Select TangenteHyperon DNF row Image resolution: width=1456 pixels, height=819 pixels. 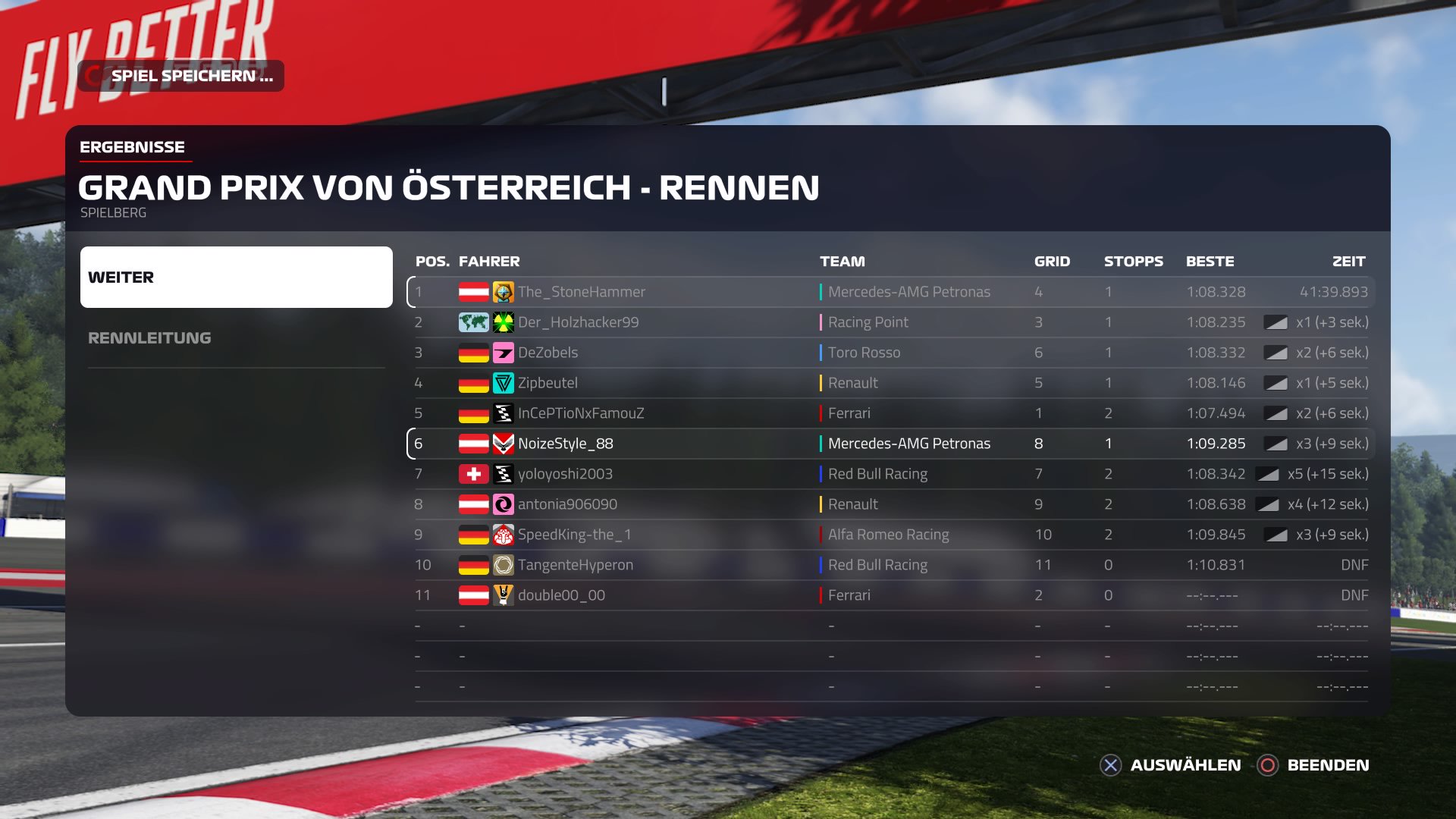tap(890, 565)
